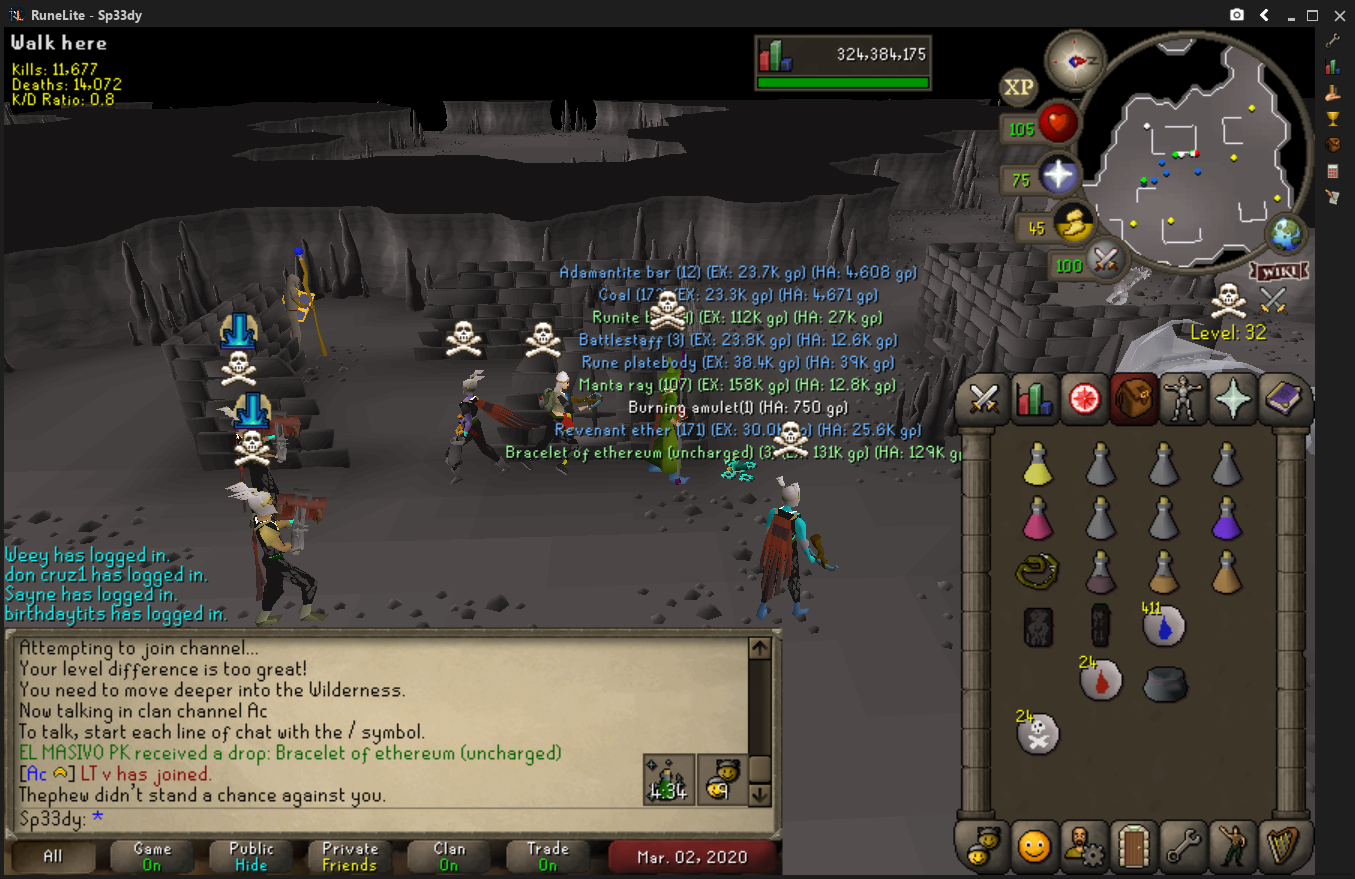Open the logout door tab

click(x=1135, y=847)
